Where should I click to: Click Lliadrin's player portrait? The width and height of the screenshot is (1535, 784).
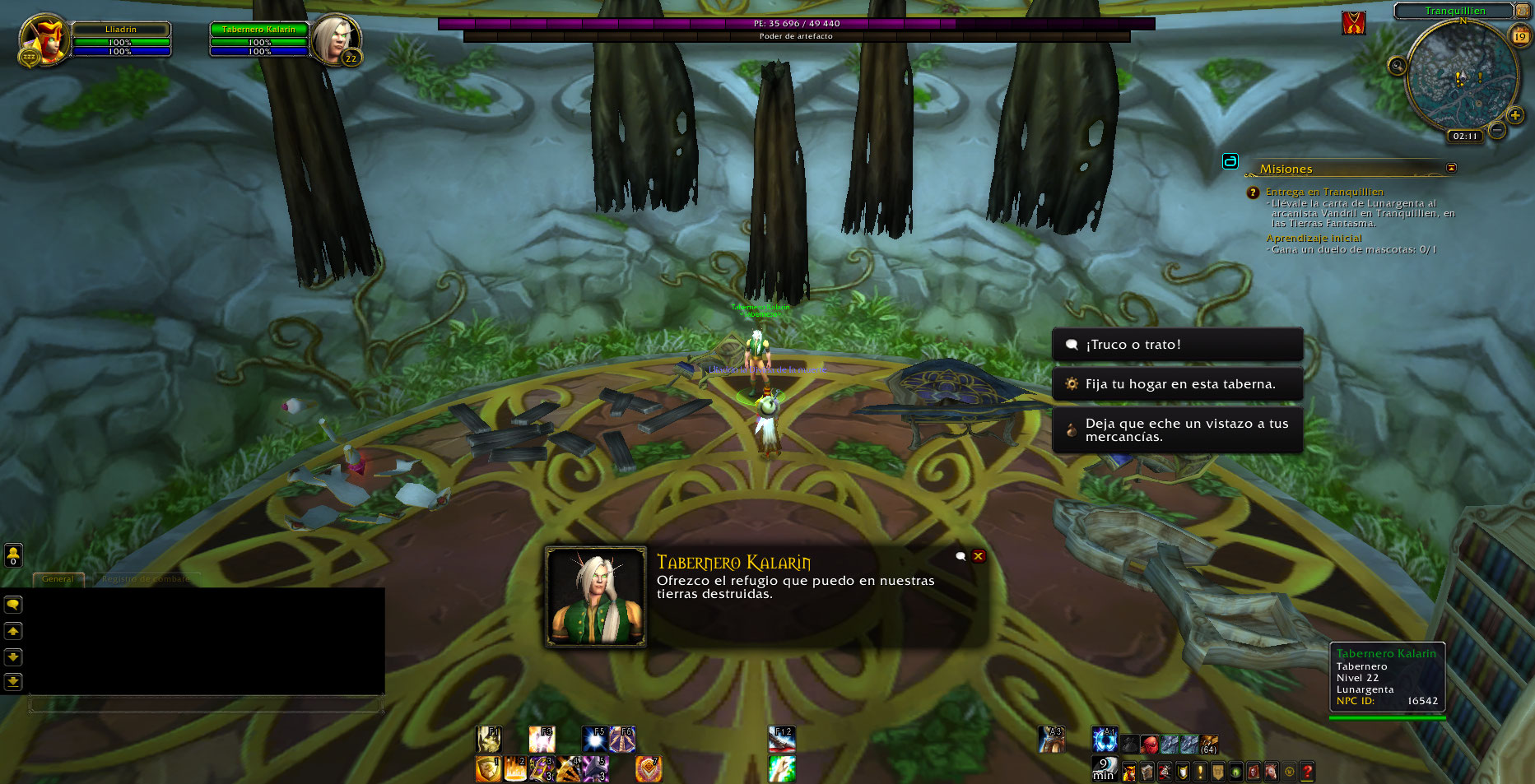click(x=45, y=39)
